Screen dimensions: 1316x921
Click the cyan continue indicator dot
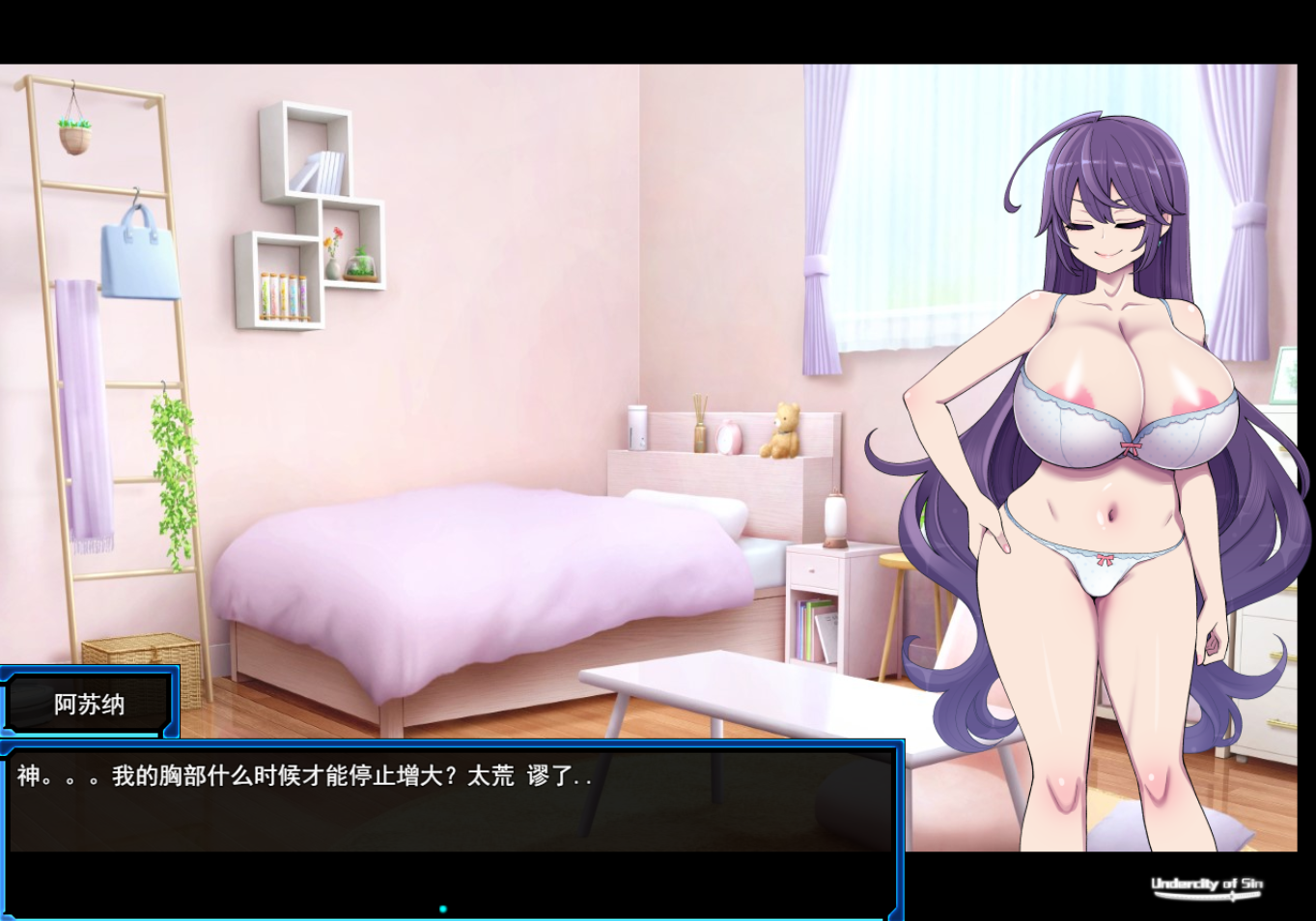point(443,908)
